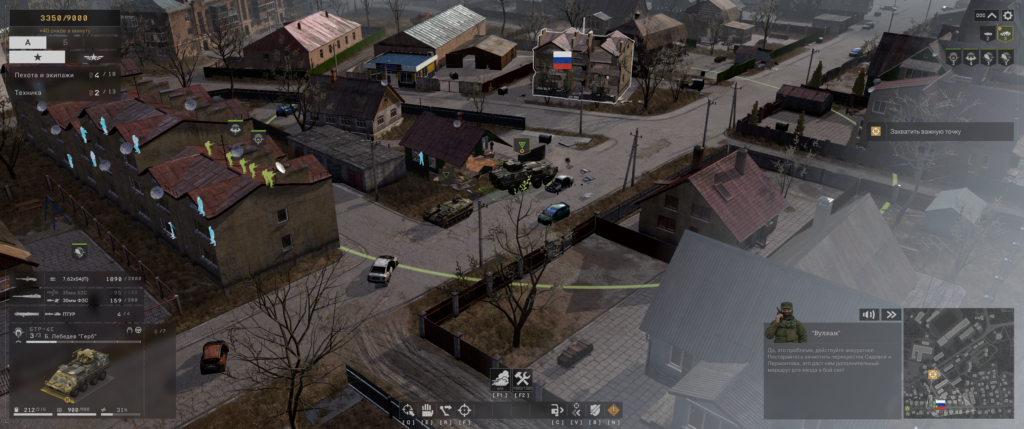Image resolution: width=1024 pixels, height=429 pixels.
Task: Issue the stop hand command
Action: [426, 409]
